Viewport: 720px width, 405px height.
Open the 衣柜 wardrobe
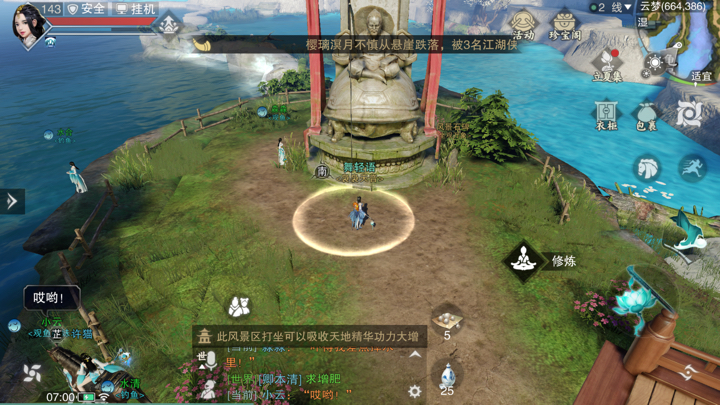click(x=606, y=114)
